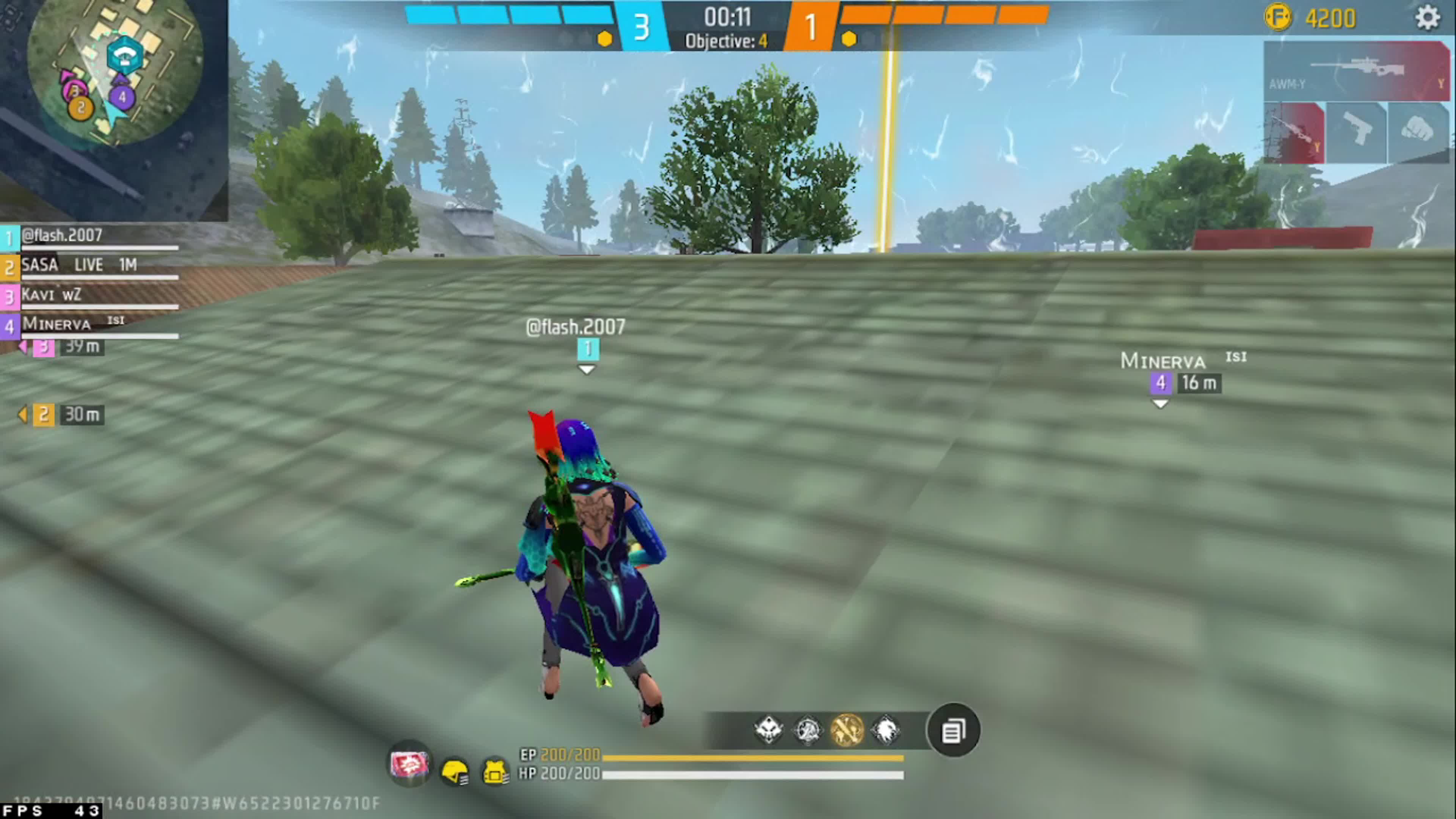Switch to the fist melee slot
This screenshot has width=1456, height=819.
pos(1418,133)
